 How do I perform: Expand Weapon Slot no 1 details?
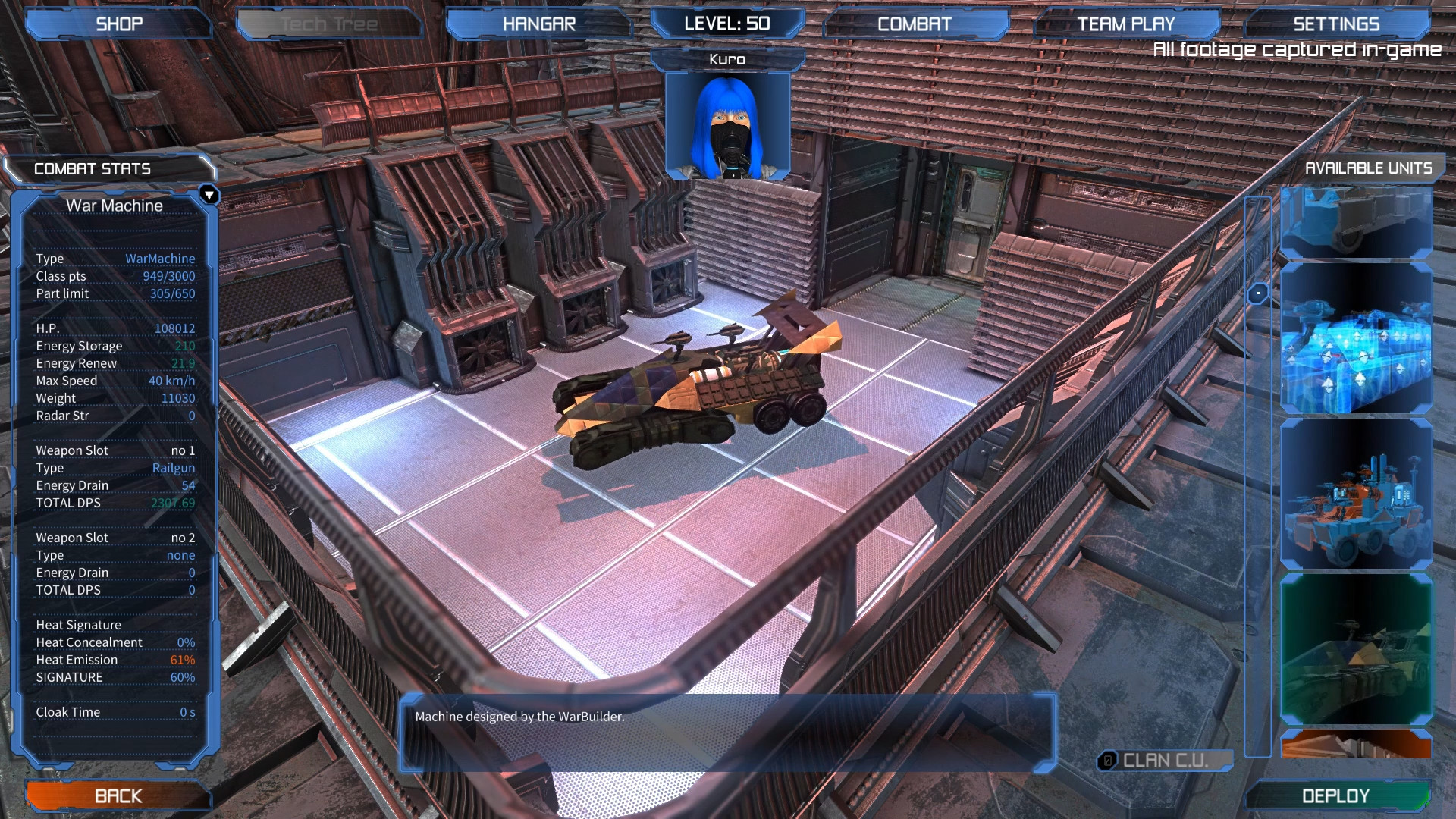click(114, 450)
